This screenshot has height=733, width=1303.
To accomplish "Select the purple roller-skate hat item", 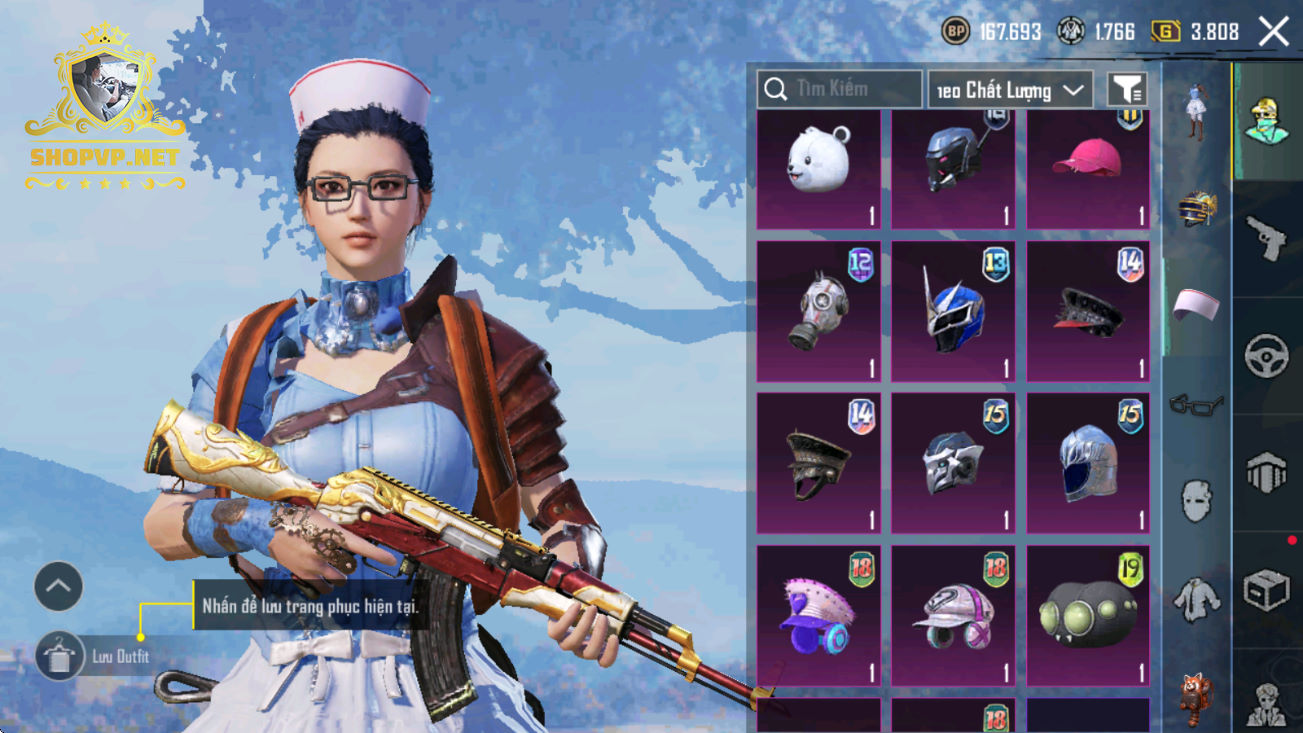I will pos(818,616).
